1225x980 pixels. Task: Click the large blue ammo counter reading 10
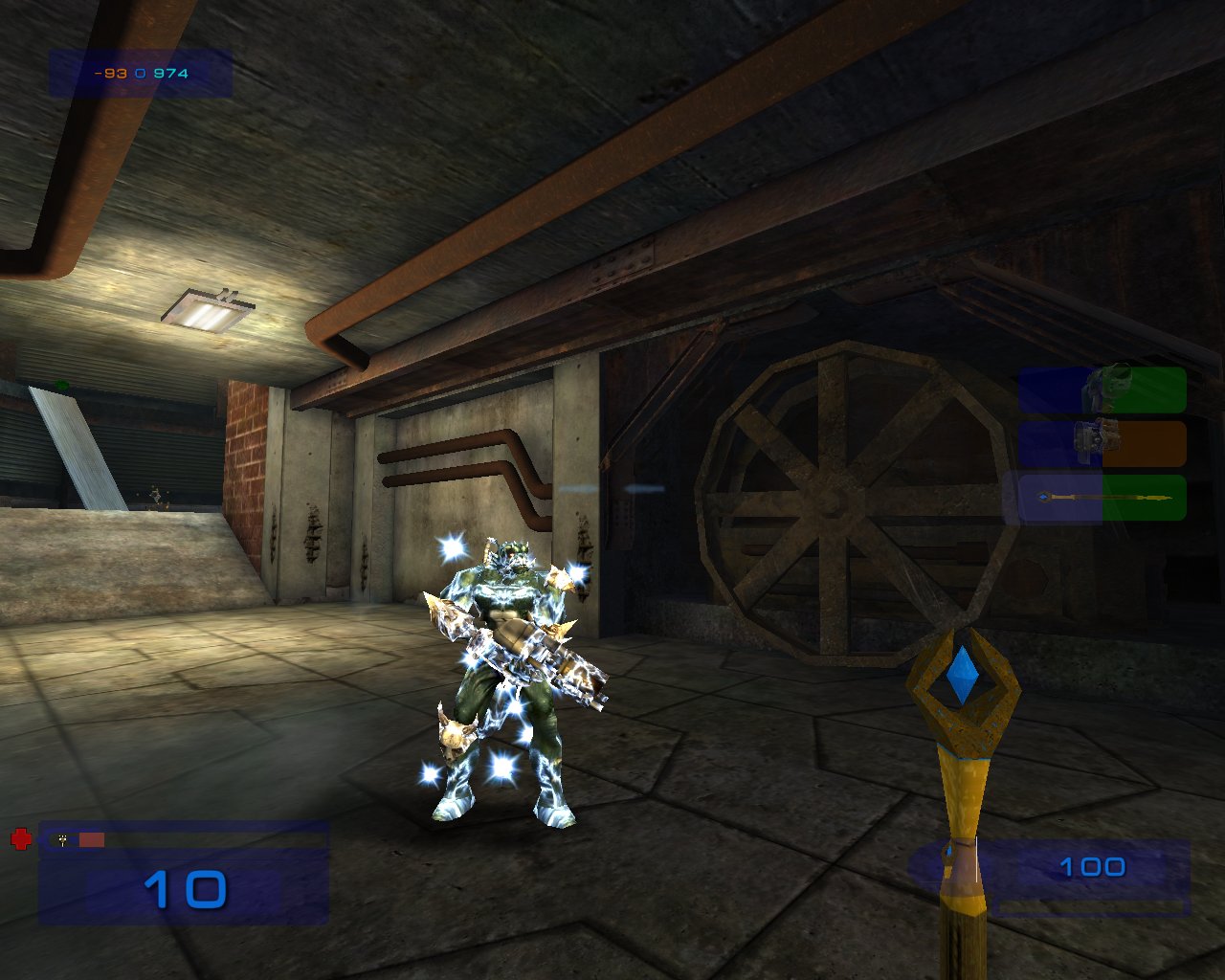185,892
